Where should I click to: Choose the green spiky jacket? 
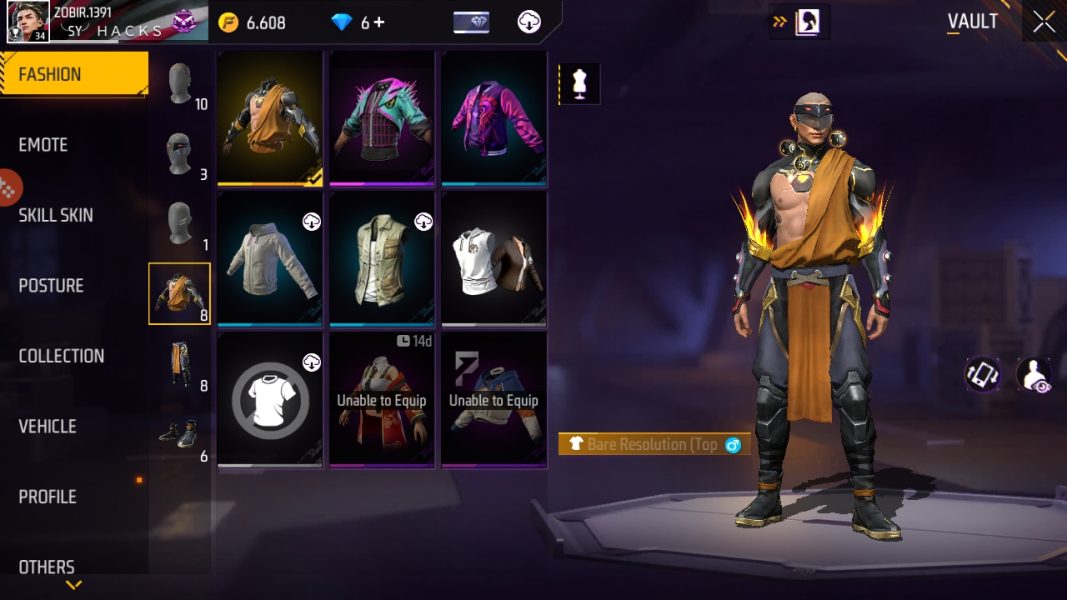382,118
